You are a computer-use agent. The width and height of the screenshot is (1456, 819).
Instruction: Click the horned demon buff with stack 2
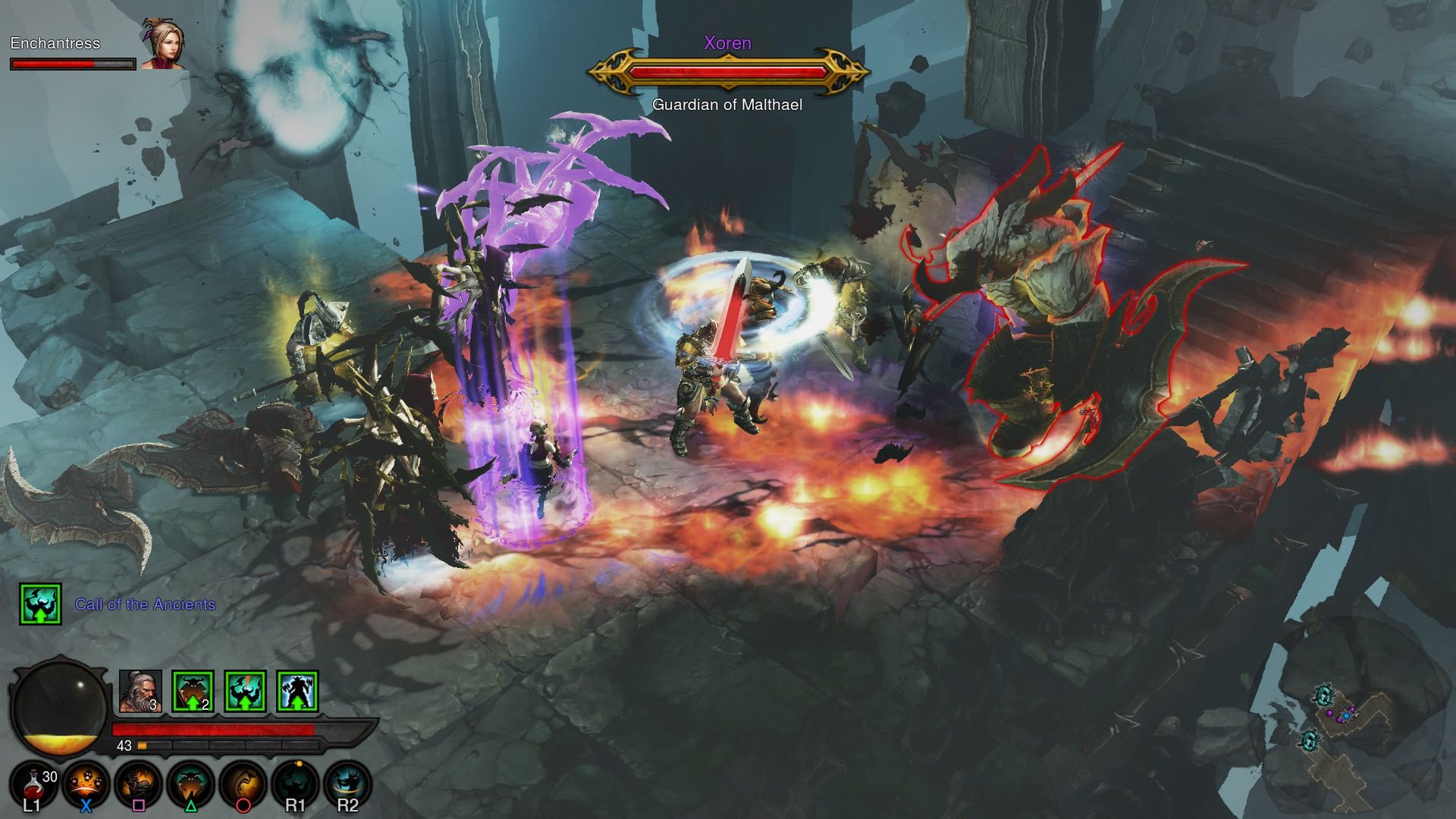click(x=193, y=692)
